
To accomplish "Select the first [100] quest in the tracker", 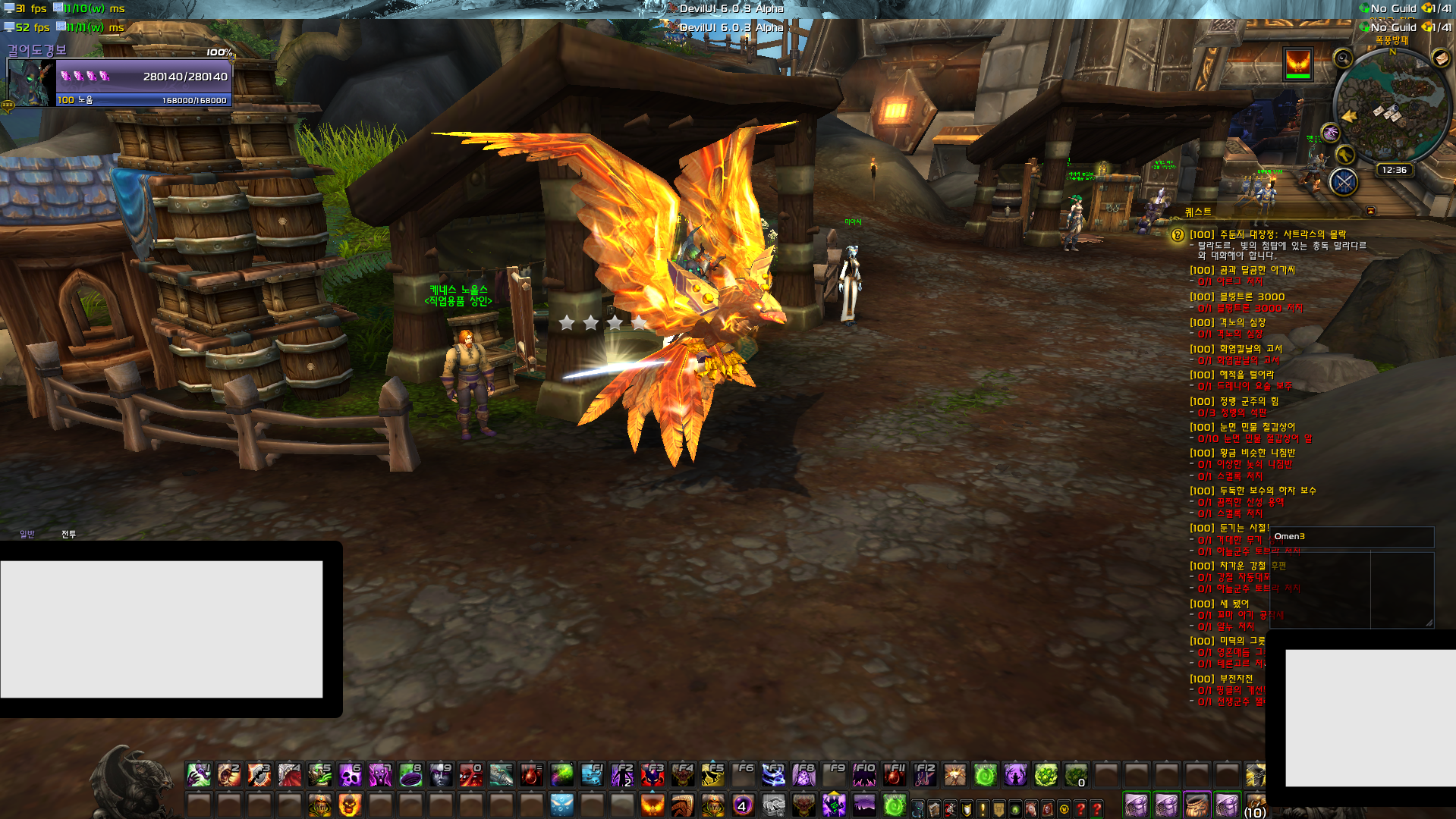I will pyautogui.click(x=1267, y=235).
